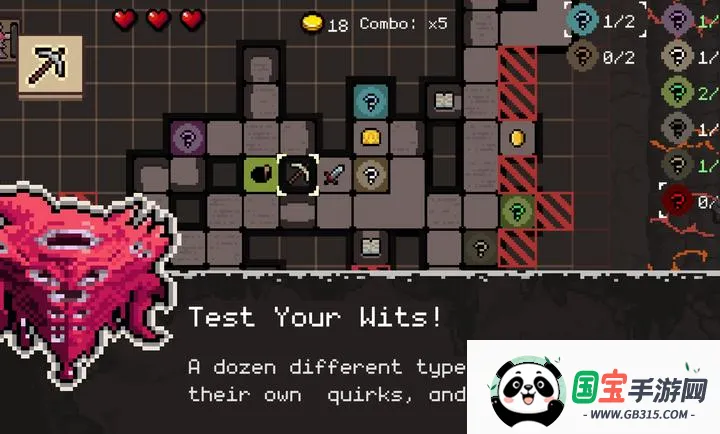This screenshot has height=434, width=720.
Task: Pick up the single gold coin tile
Action: tap(517, 137)
